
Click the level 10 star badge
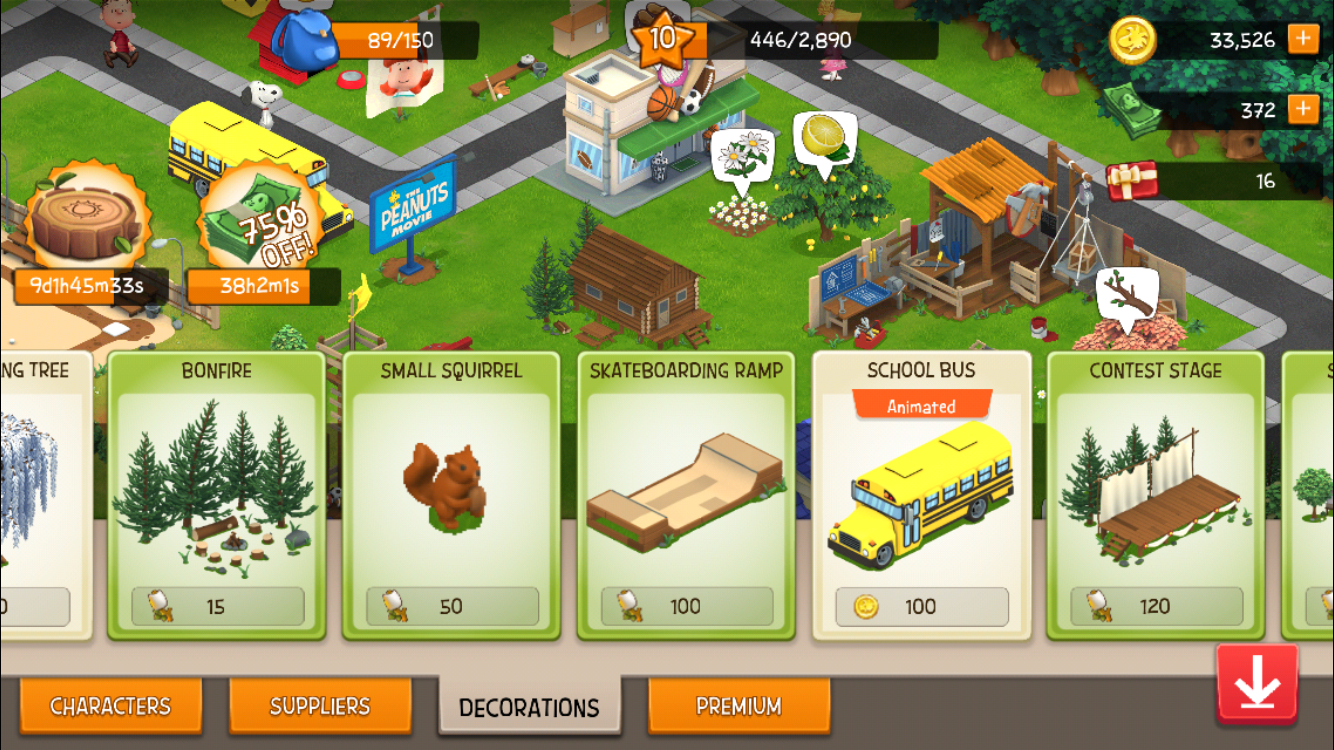click(662, 40)
